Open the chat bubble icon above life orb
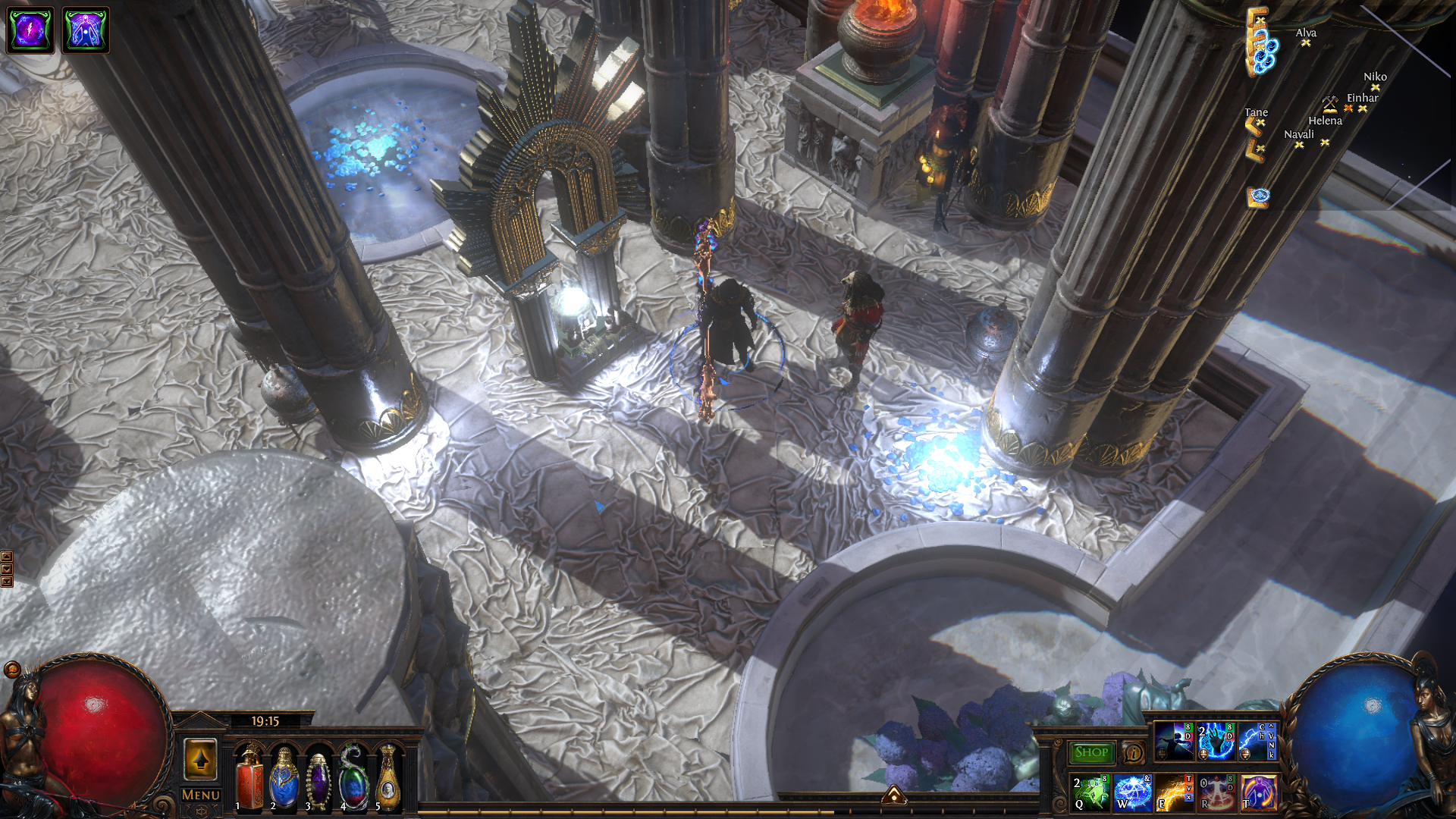This screenshot has height=819, width=1456. coord(12,669)
